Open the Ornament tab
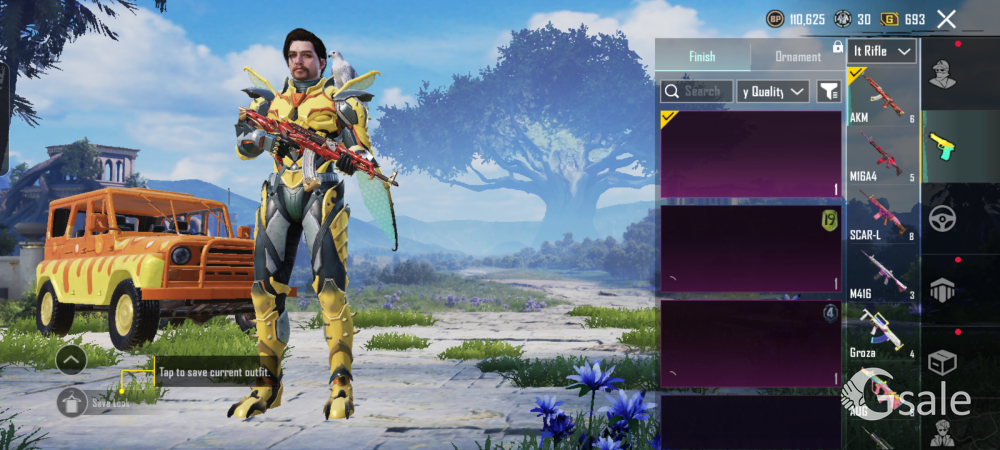The image size is (1000, 450). coord(798,56)
